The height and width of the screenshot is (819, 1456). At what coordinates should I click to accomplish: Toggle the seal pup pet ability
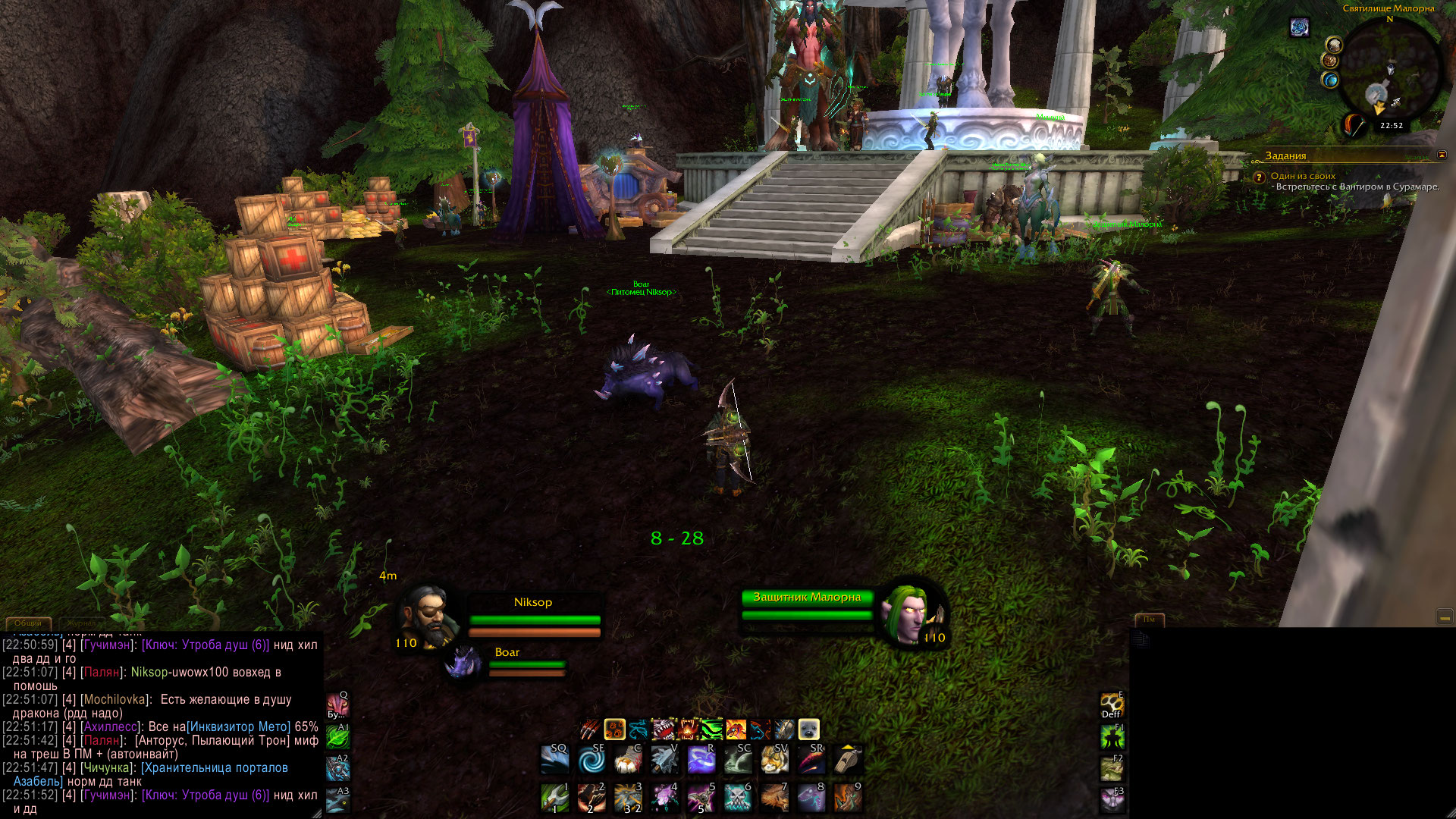coord(808,730)
